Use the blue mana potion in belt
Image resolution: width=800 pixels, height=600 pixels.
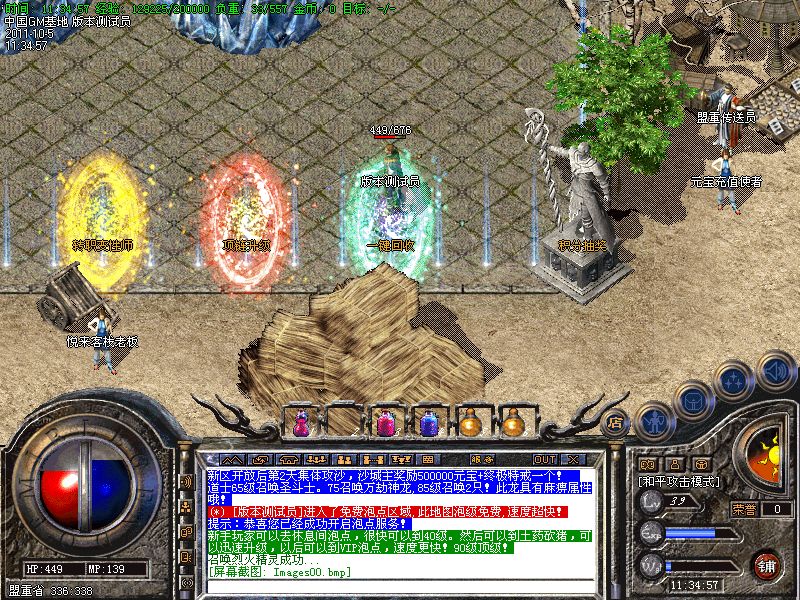coord(428,422)
